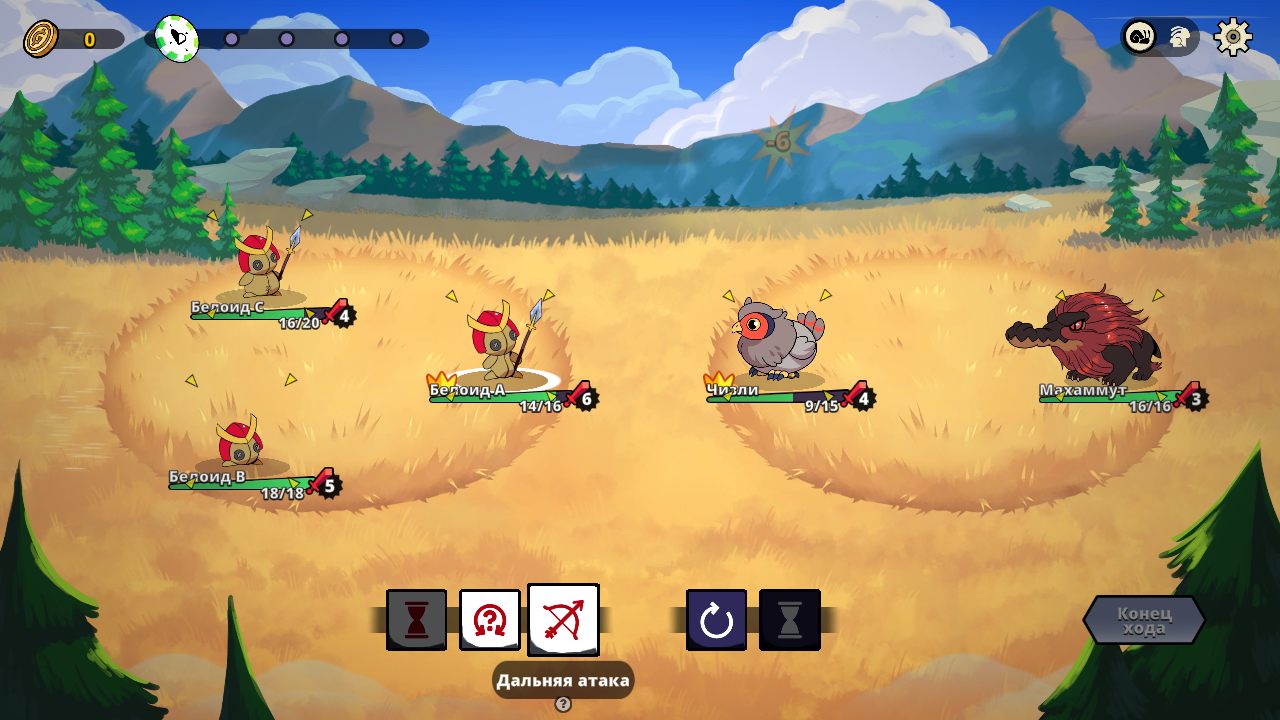The image size is (1280, 720).
Task: Activate the red hourglass wait action
Action: tap(416, 620)
